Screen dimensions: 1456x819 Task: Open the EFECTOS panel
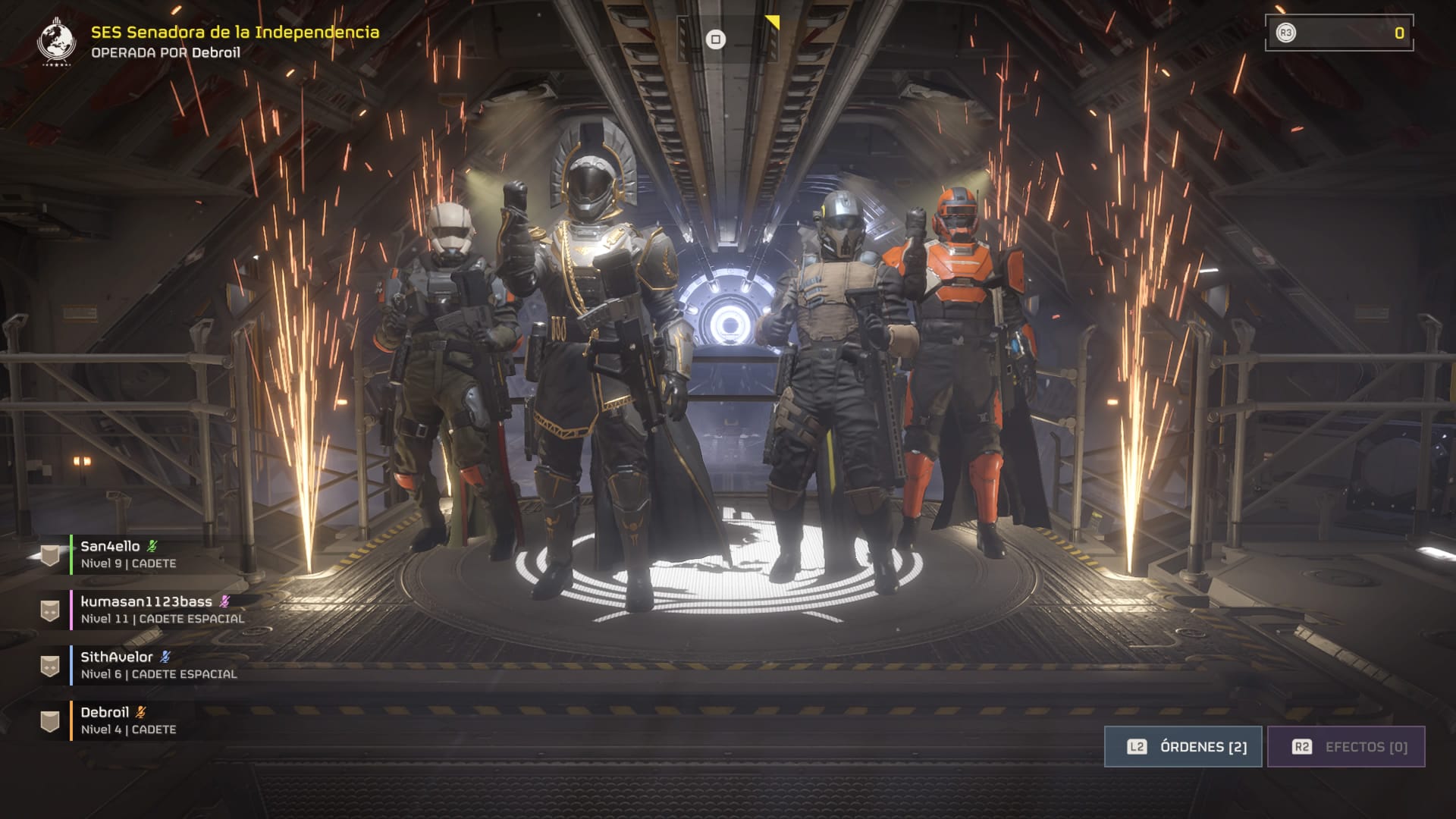1346,747
